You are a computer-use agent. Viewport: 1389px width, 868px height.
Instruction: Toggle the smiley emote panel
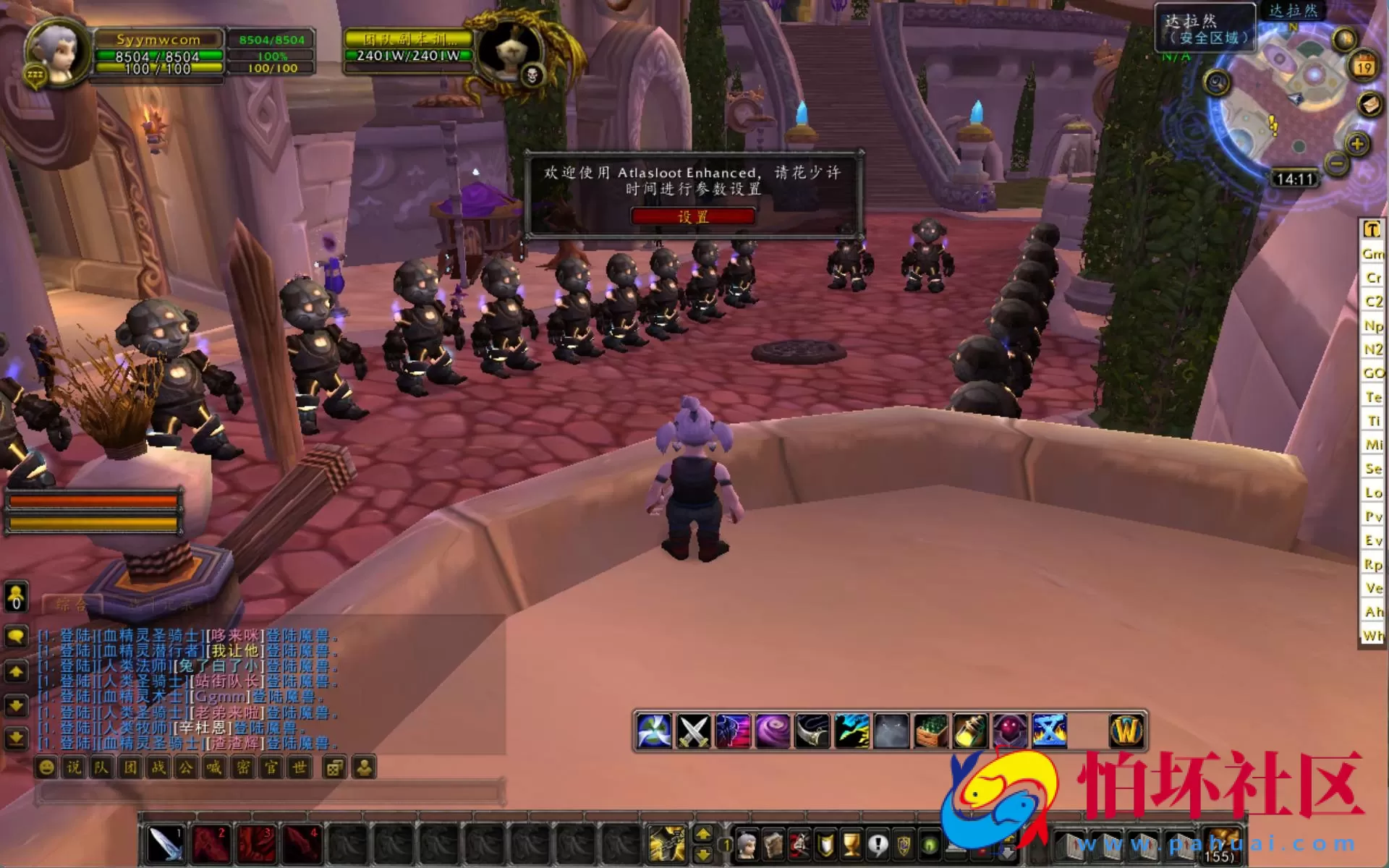click(46, 768)
